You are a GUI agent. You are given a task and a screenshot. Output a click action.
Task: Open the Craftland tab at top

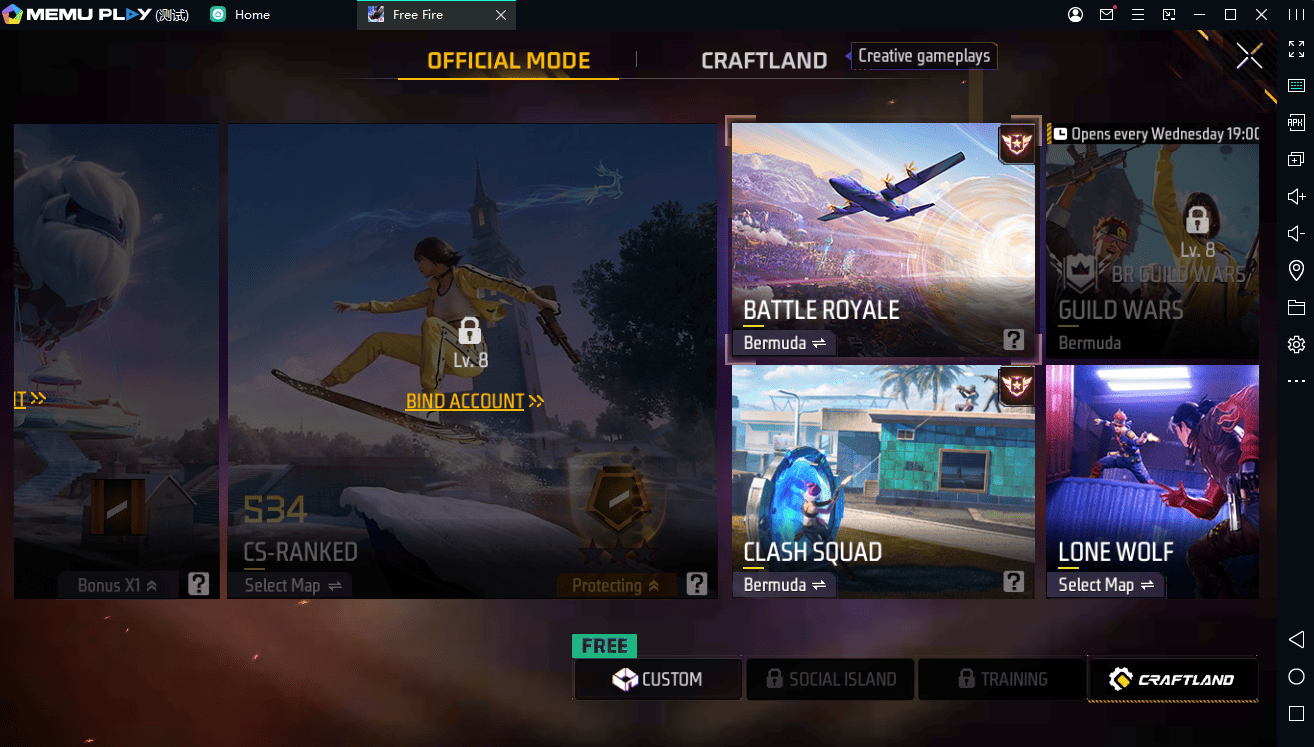coord(763,61)
